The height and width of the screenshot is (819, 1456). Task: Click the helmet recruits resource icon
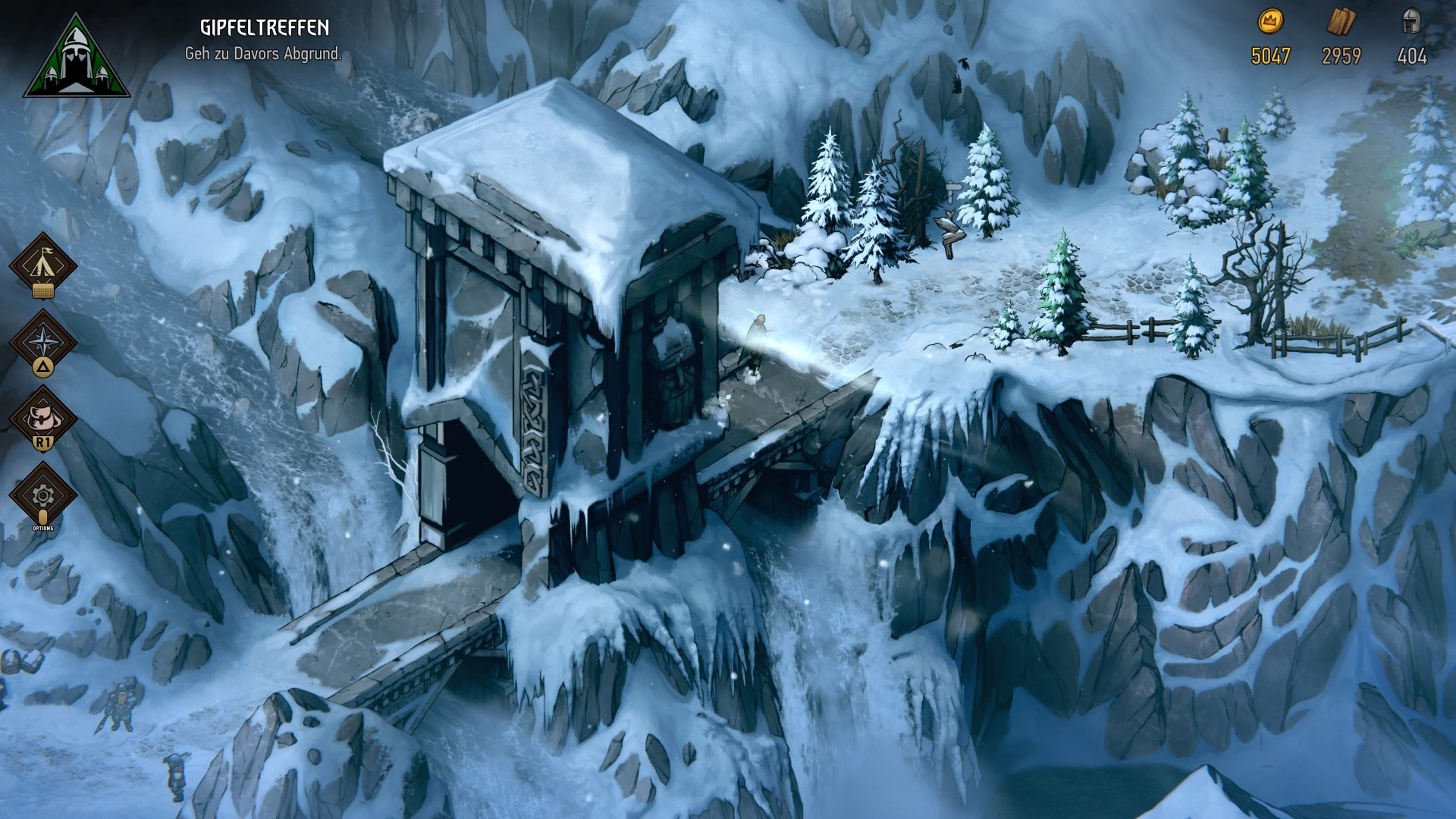point(1413,21)
